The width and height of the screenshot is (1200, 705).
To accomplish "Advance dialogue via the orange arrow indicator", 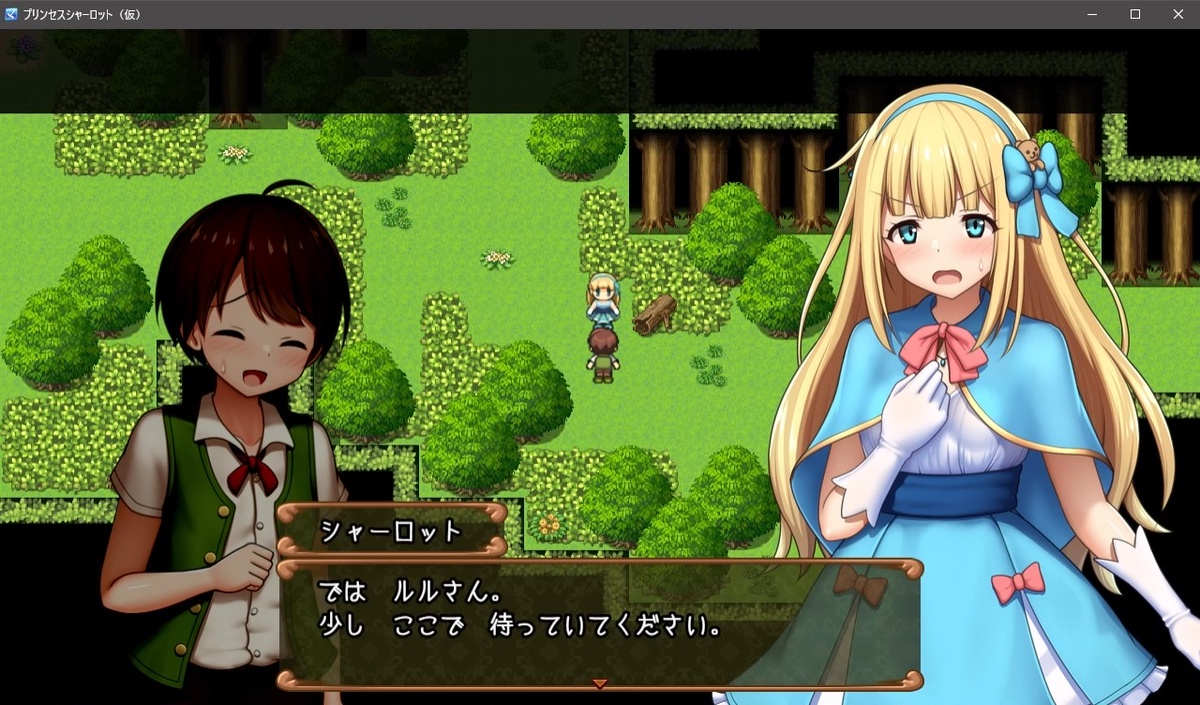I will 600,684.
